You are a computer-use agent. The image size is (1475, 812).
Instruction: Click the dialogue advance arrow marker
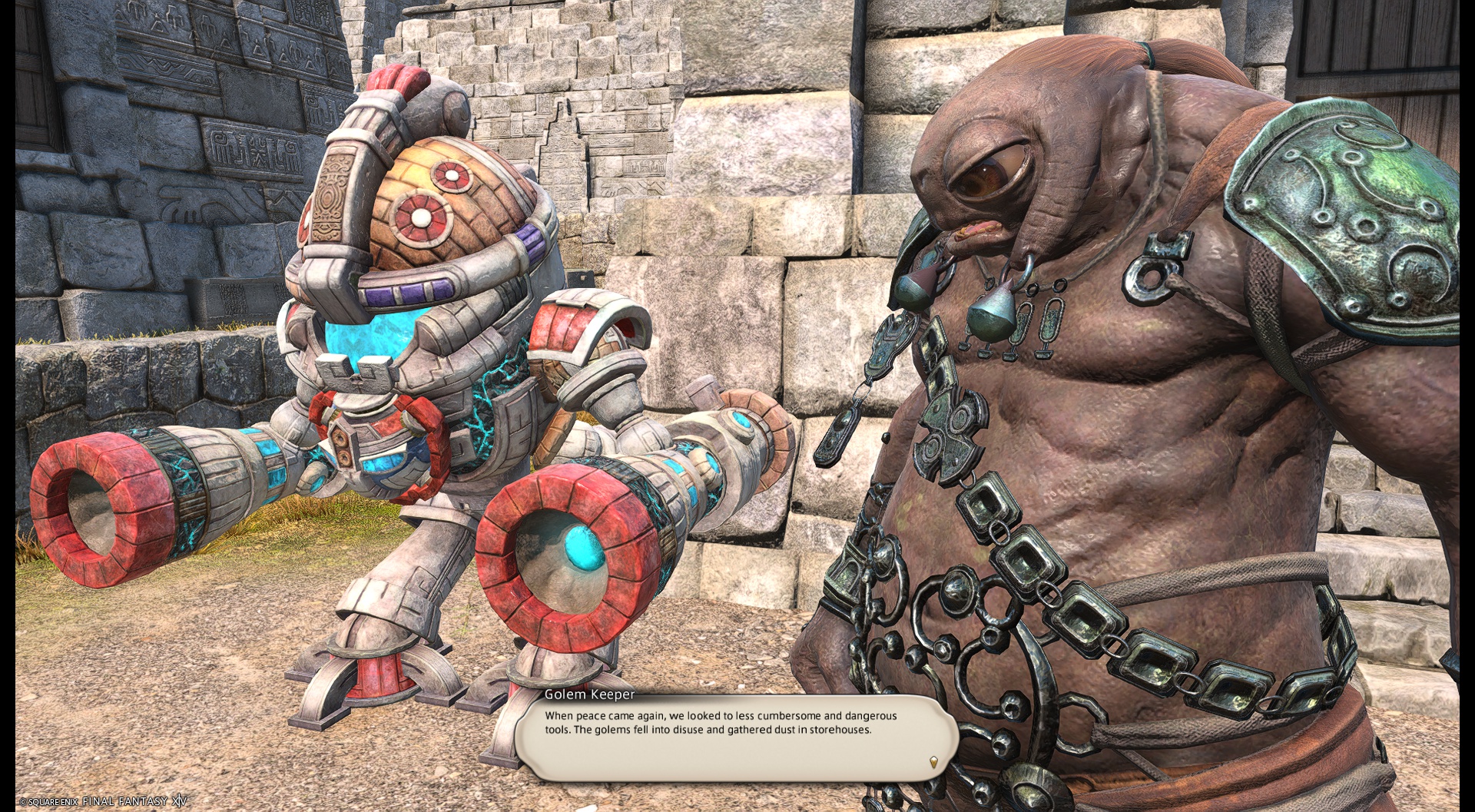(x=933, y=762)
